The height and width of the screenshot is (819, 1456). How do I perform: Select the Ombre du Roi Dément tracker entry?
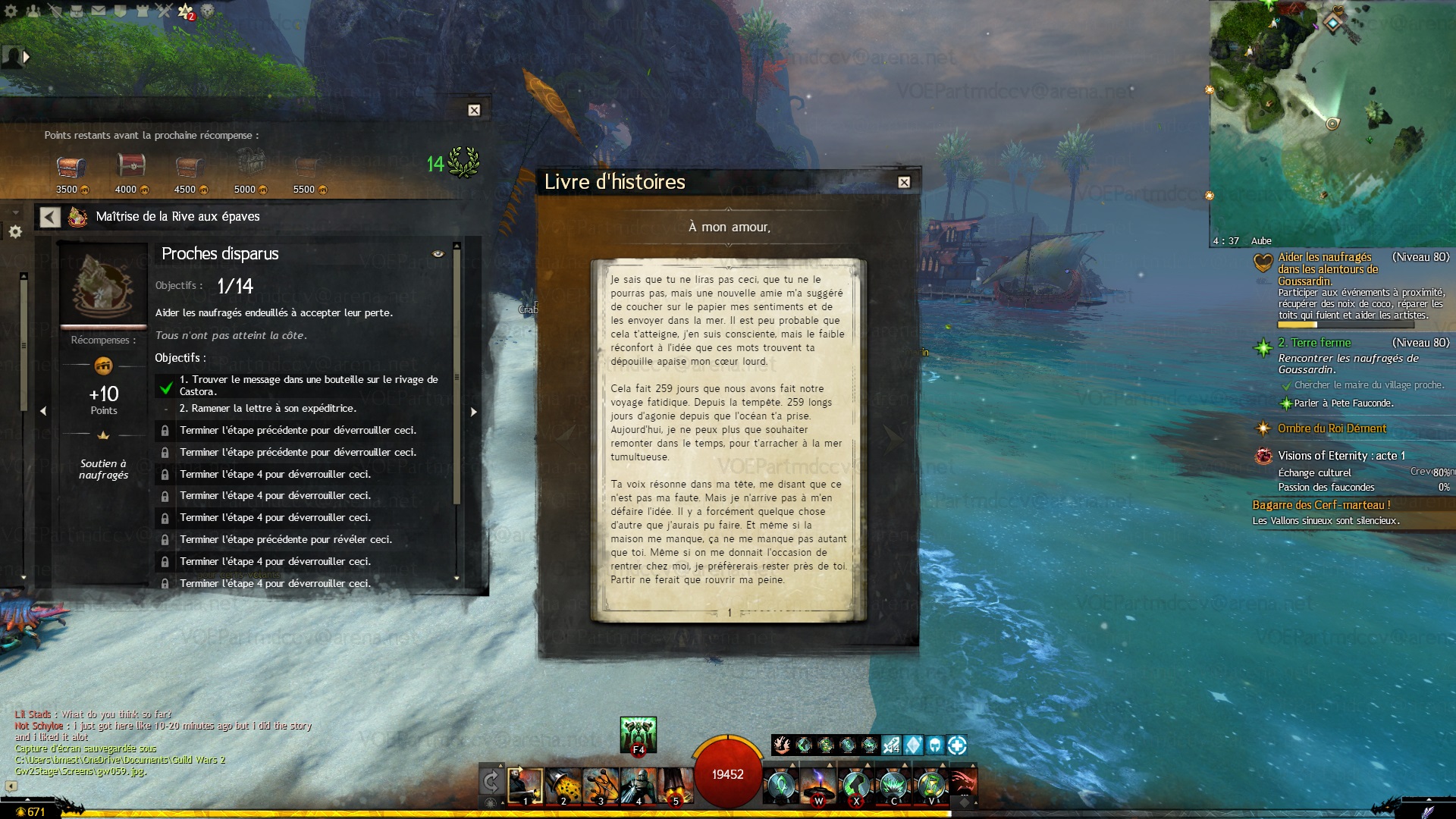(1332, 428)
